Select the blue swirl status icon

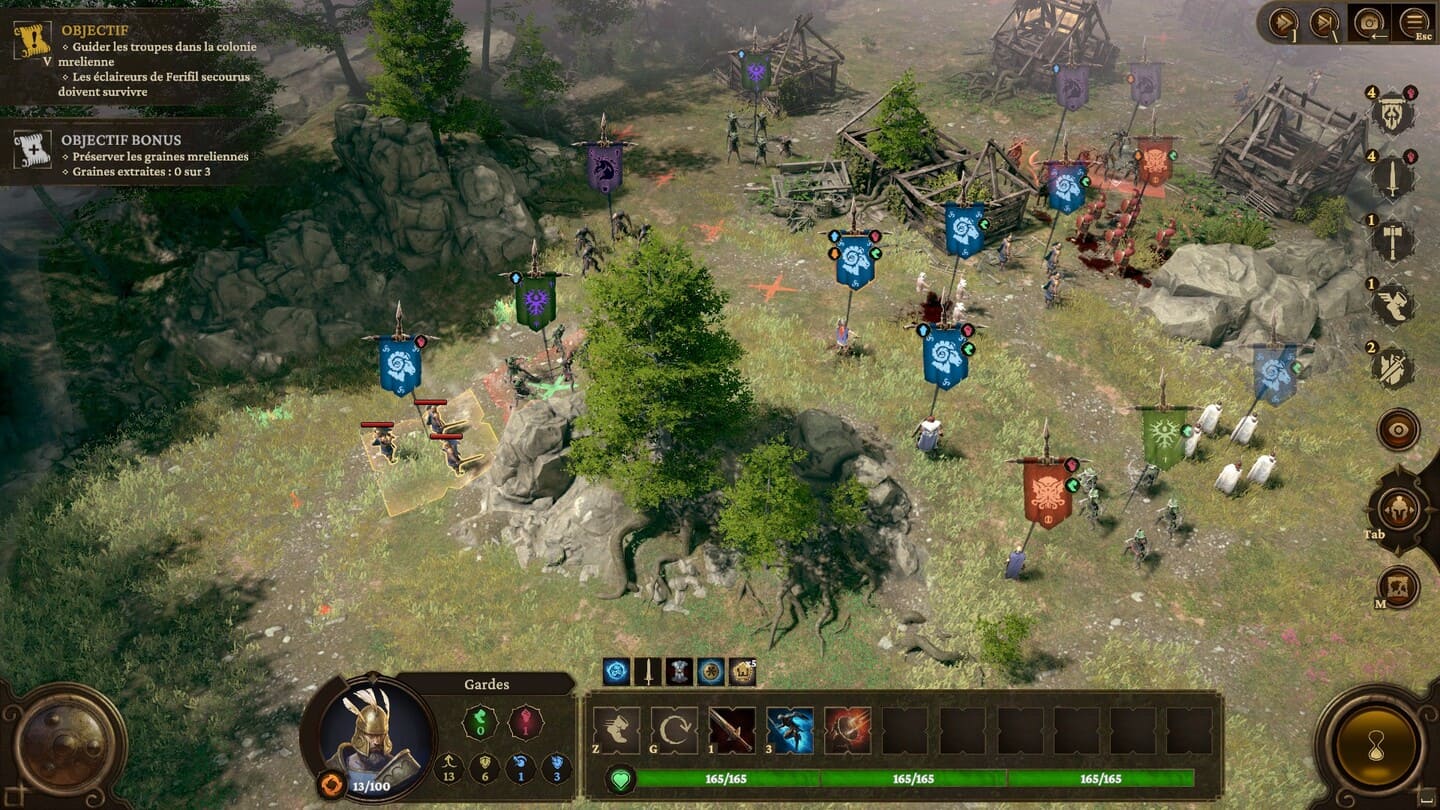tap(617, 672)
